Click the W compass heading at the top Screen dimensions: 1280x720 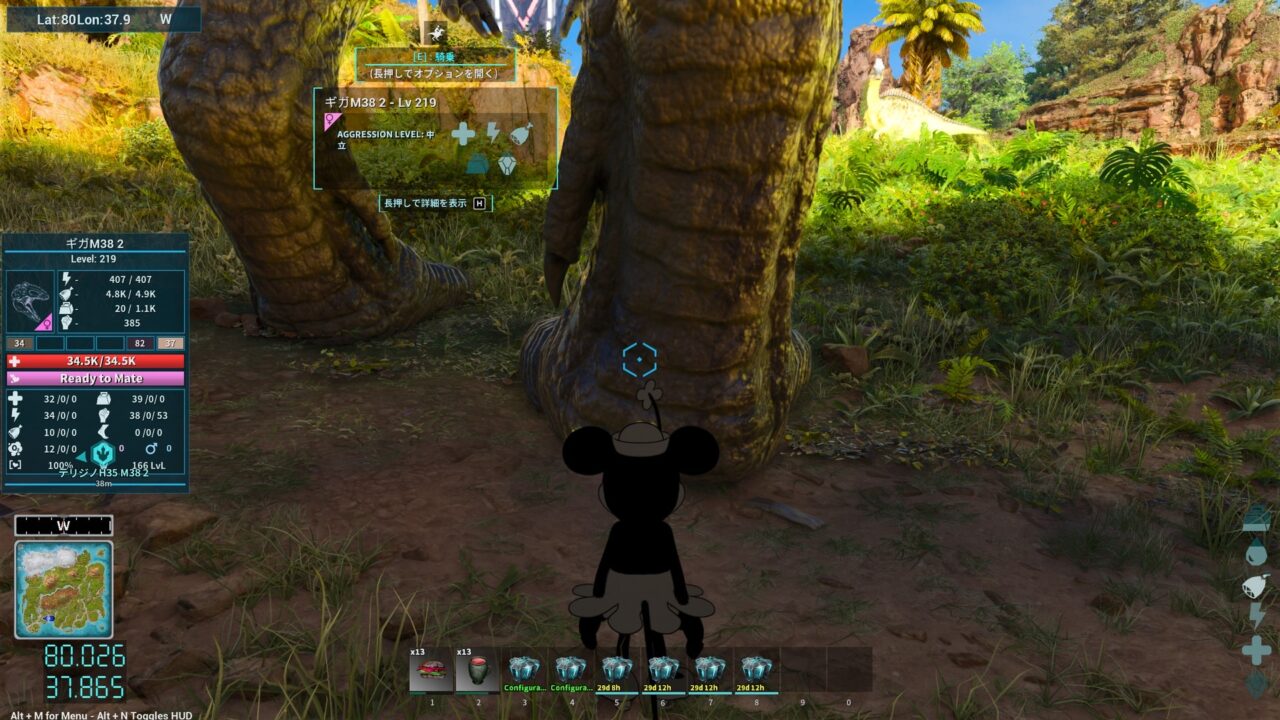[165, 17]
